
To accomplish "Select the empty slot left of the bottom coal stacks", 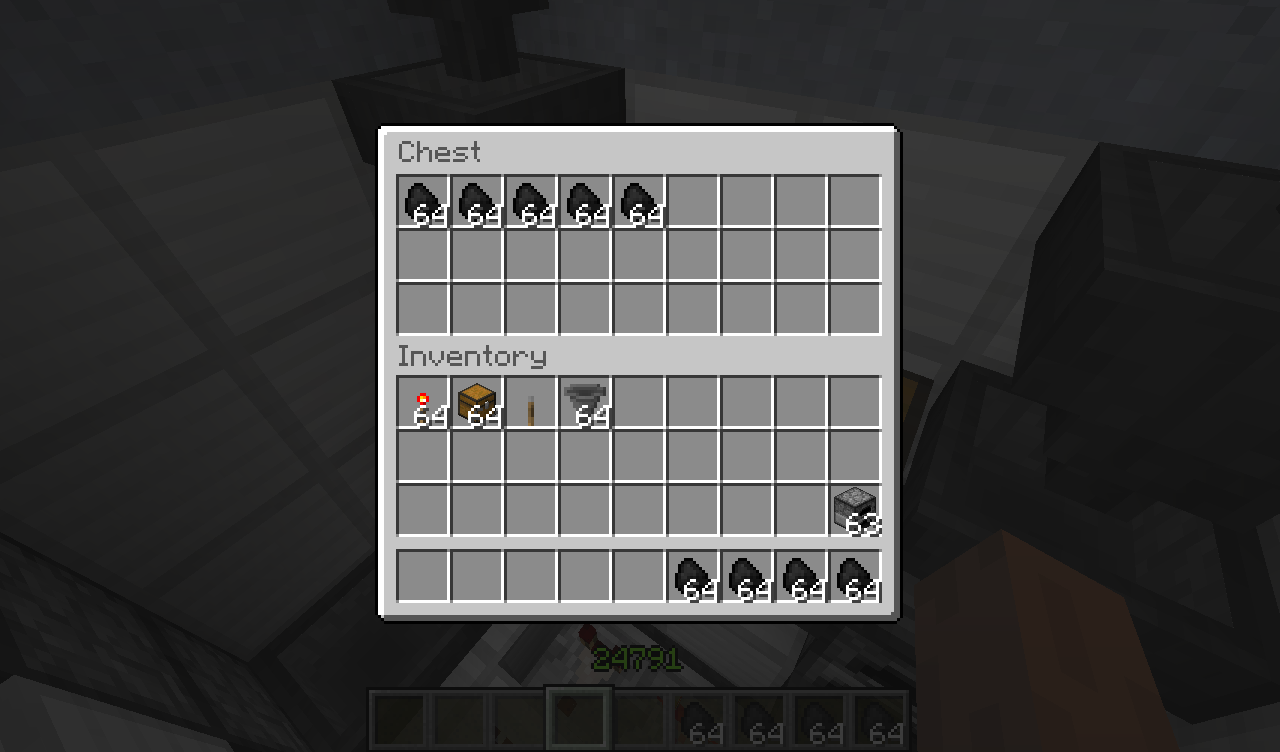I will [639, 577].
